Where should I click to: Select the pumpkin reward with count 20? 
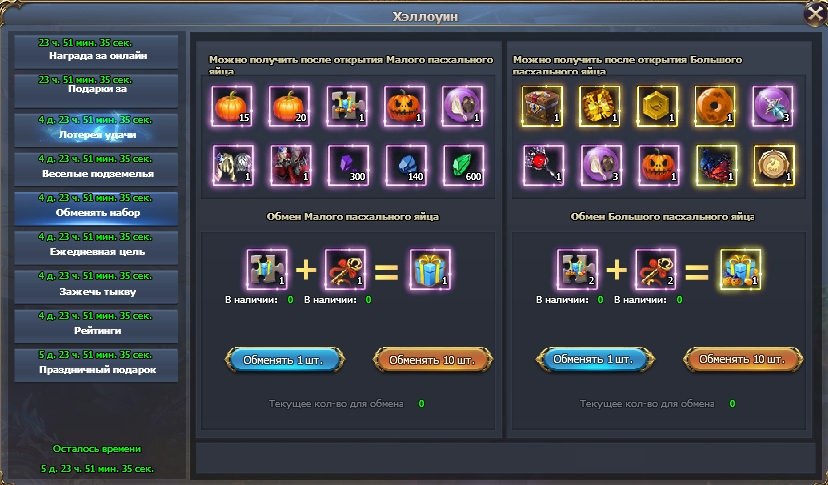pos(289,105)
